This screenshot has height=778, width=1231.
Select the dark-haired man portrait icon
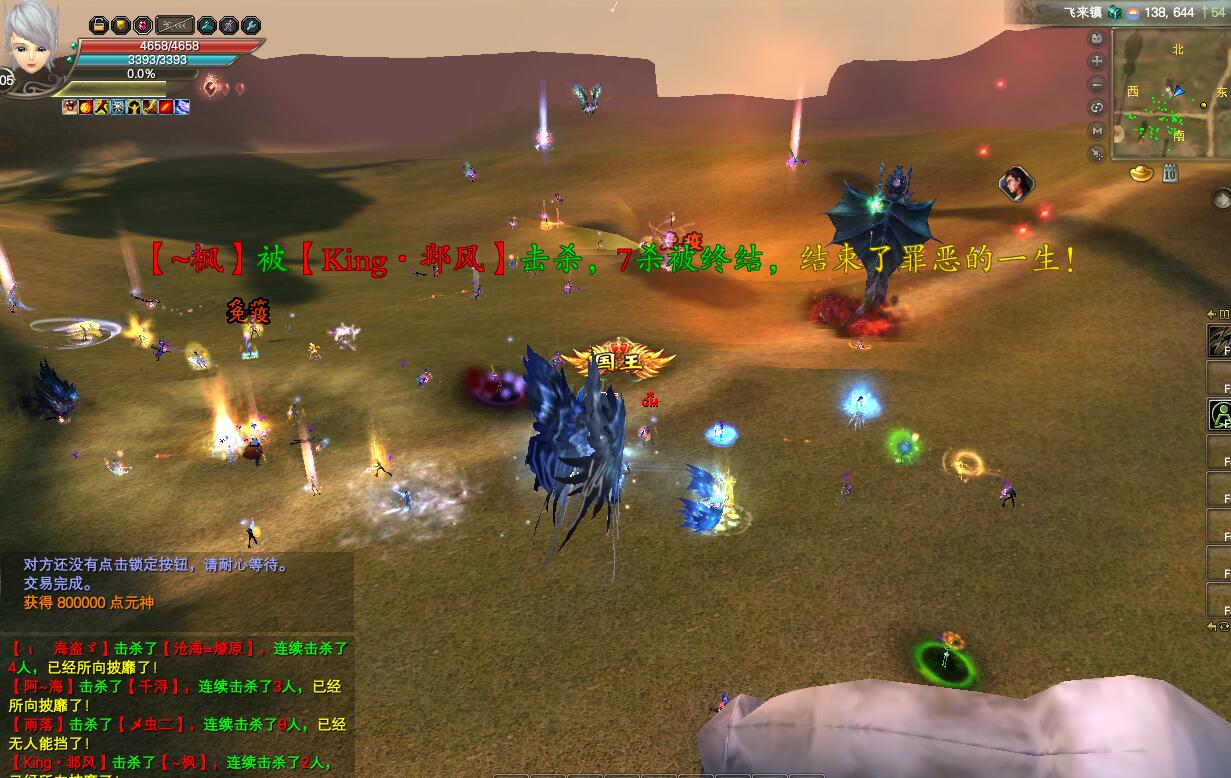point(1015,183)
